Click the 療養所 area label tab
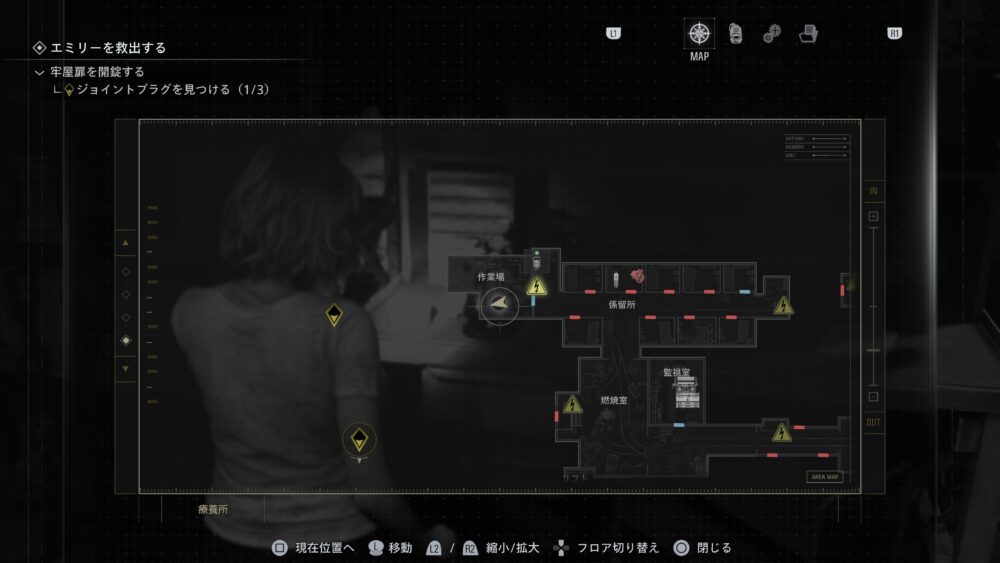The width and height of the screenshot is (1000, 563). 213,509
